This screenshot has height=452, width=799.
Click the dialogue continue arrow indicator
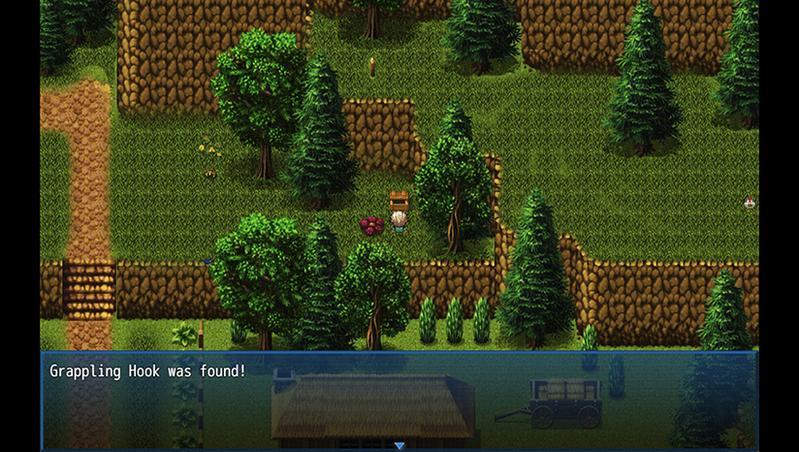tap(399, 445)
